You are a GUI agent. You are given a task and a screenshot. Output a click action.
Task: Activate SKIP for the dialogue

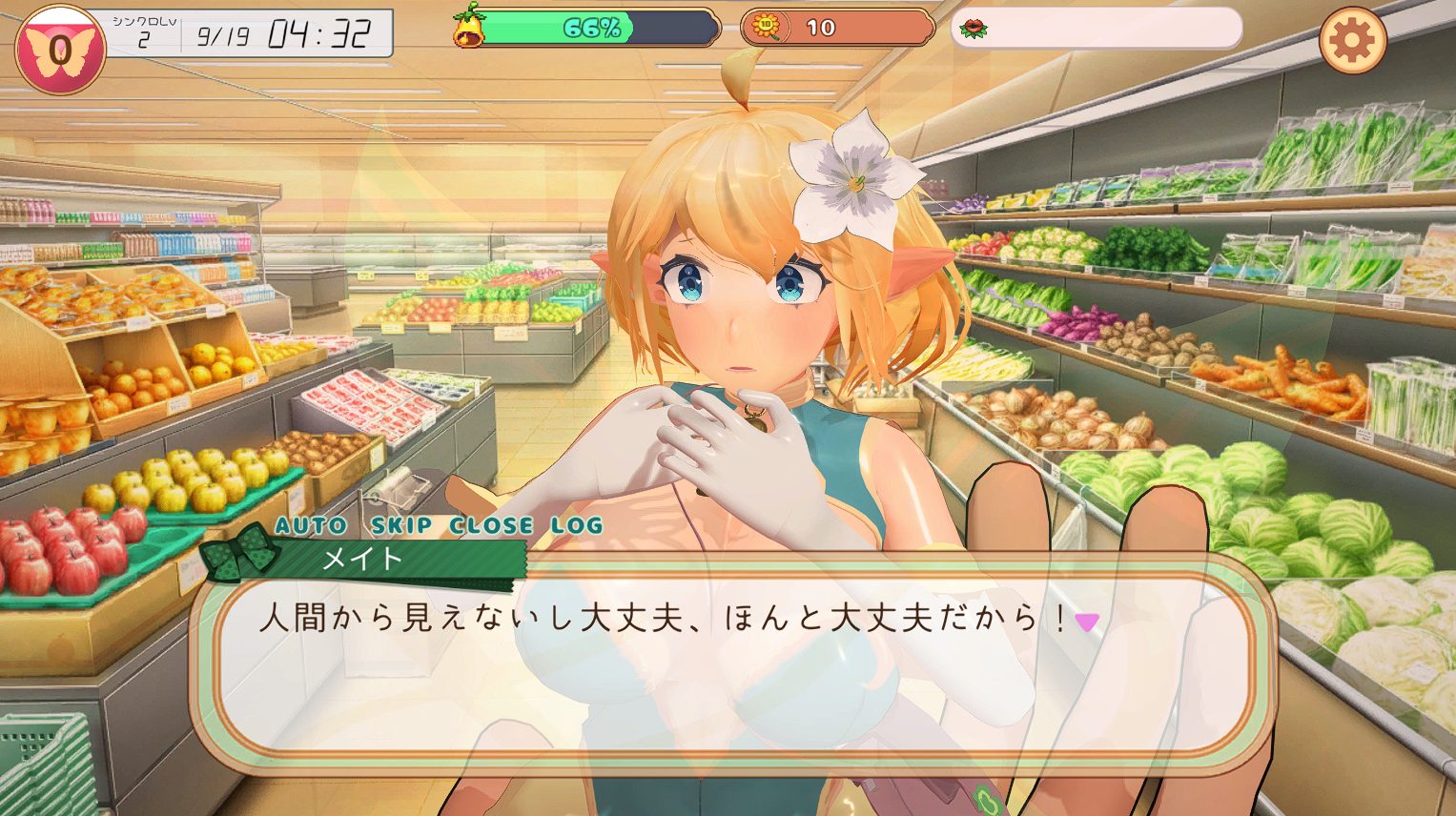401,525
